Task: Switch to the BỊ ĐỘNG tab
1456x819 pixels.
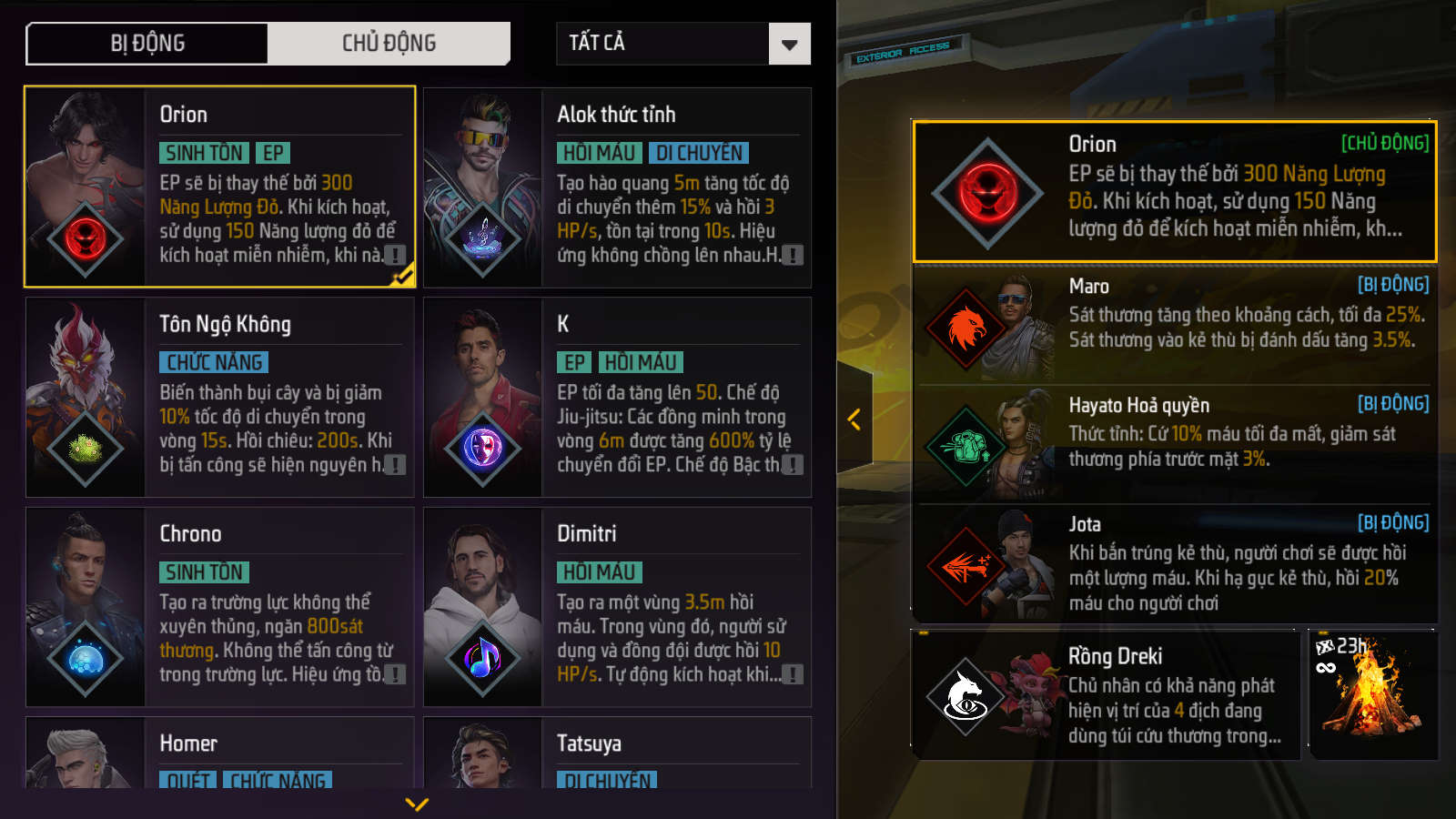Action: [147, 44]
